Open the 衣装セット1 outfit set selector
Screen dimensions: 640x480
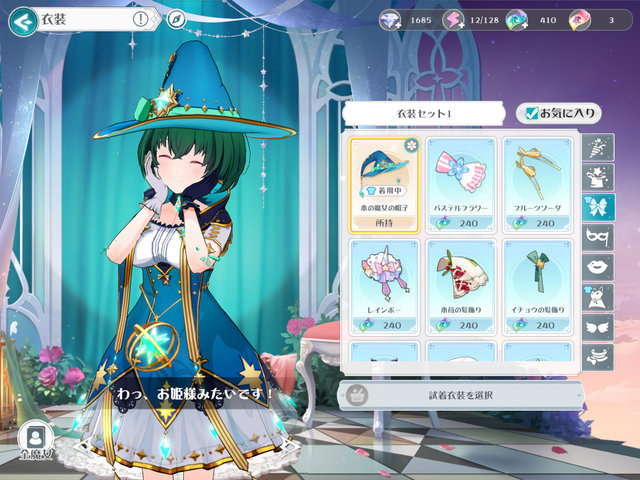pos(427,114)
